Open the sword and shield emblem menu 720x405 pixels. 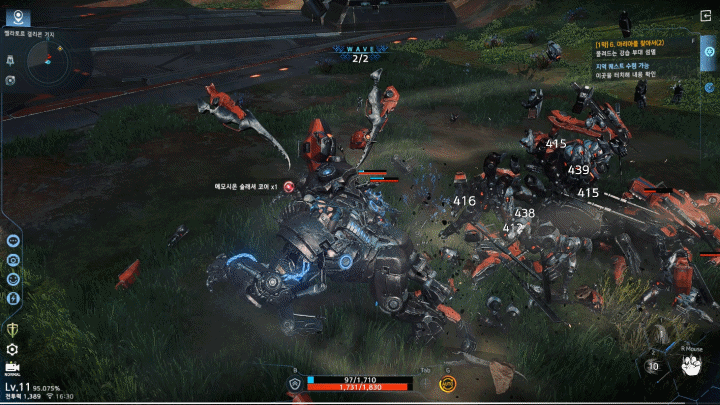13,329
